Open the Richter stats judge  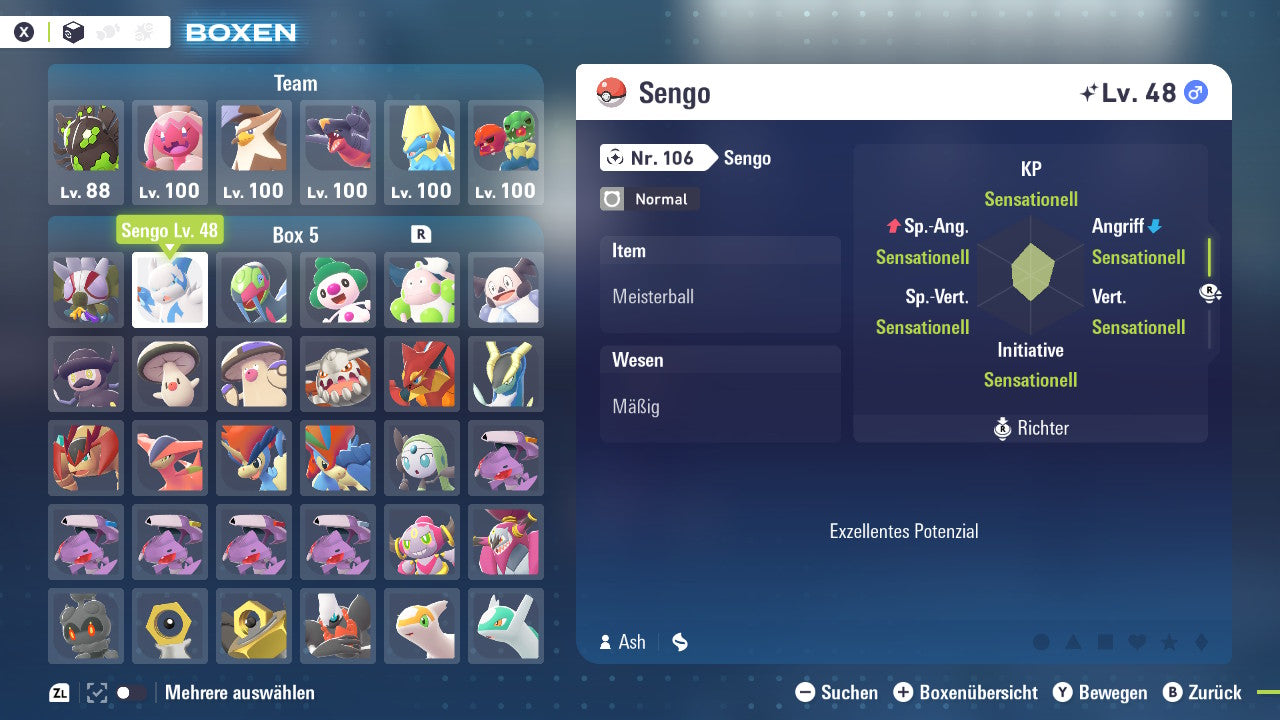(x=1031, y=428)
